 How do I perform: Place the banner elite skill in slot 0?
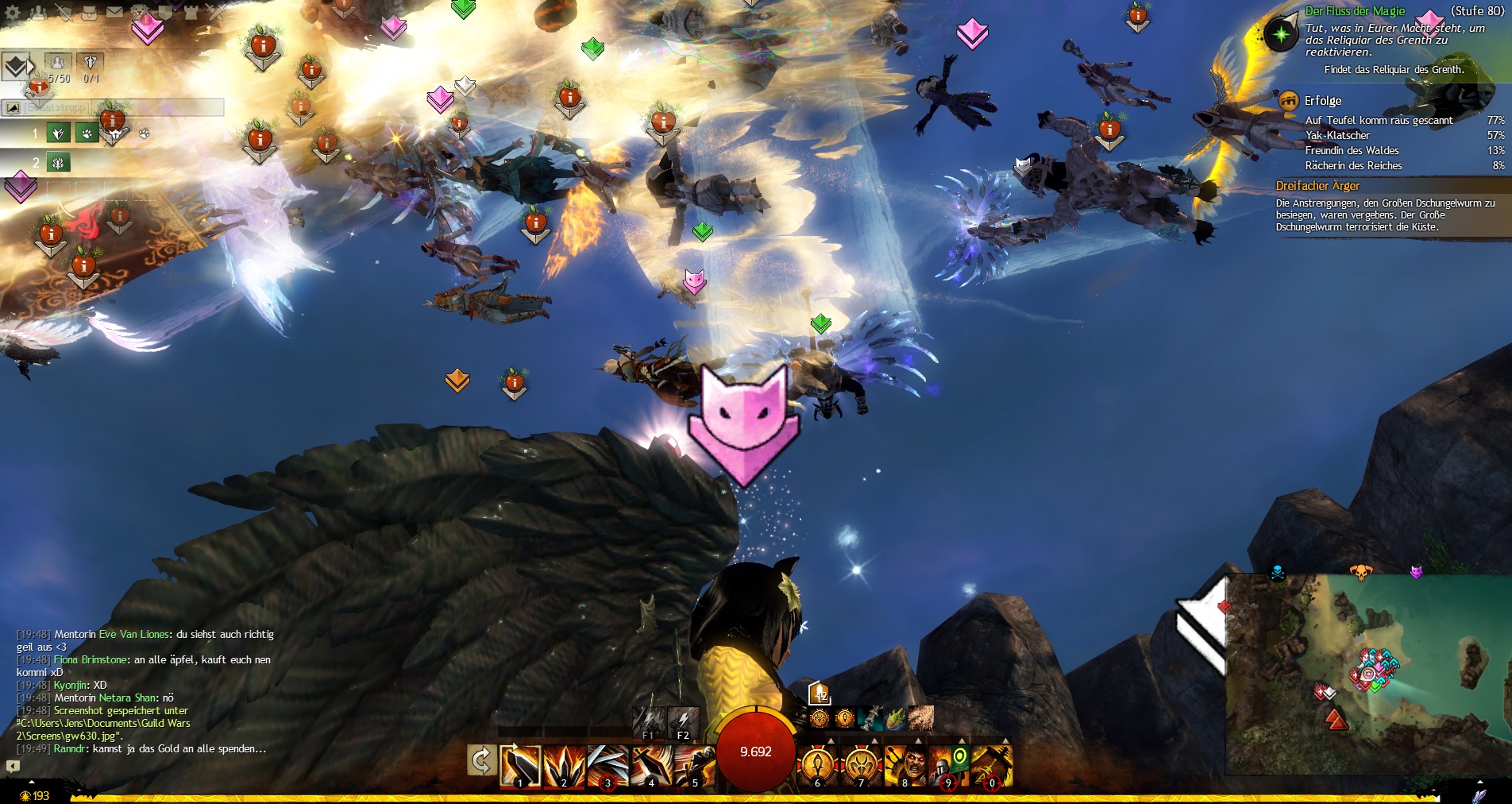tap(991, 766)
